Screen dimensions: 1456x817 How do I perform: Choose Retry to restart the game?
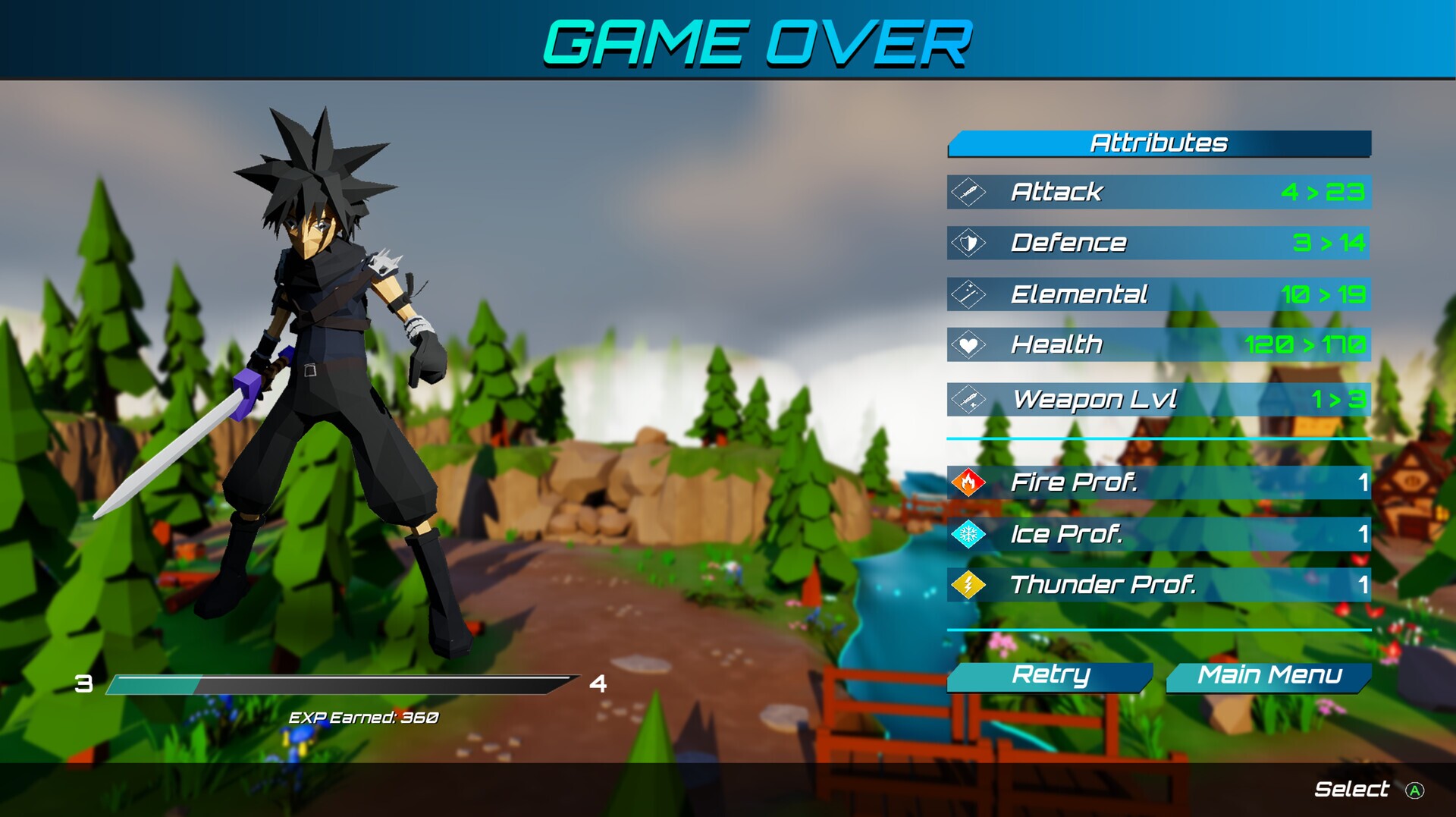click(x=1050, y=676)
